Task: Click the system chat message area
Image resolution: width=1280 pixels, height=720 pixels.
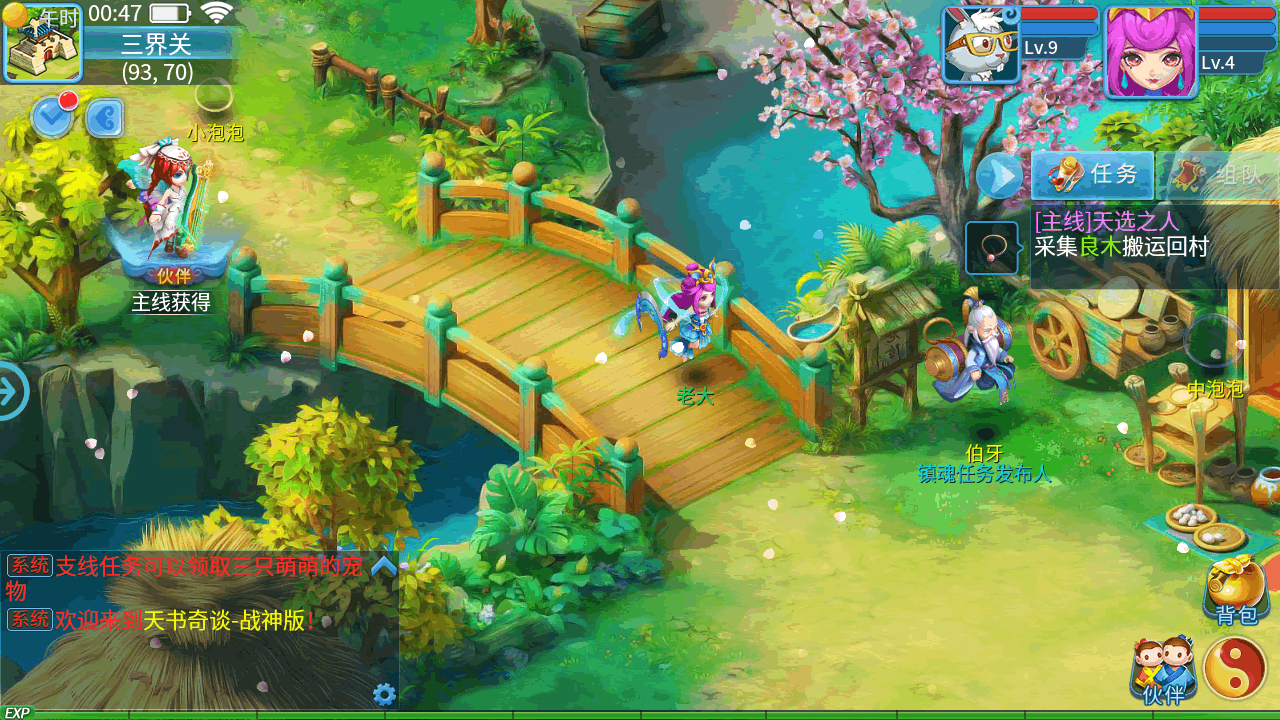Action: pos(190,593)
